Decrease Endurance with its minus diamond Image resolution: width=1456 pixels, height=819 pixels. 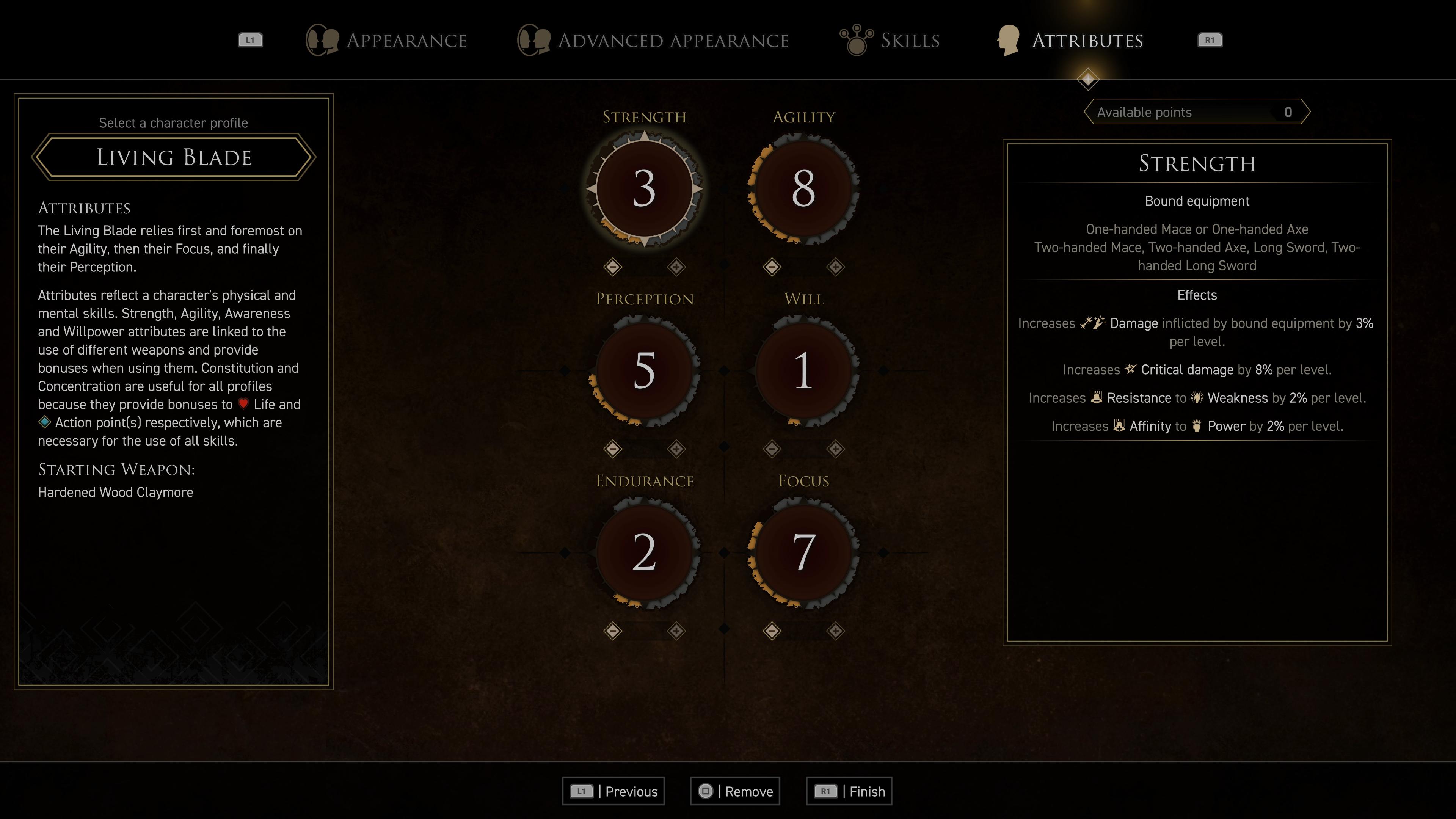click(613, 631)
